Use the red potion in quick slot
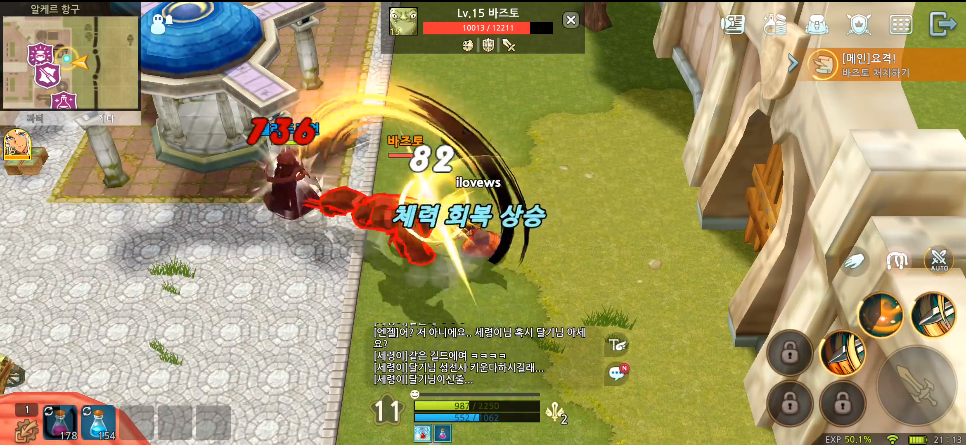 (x=61, y=422)
